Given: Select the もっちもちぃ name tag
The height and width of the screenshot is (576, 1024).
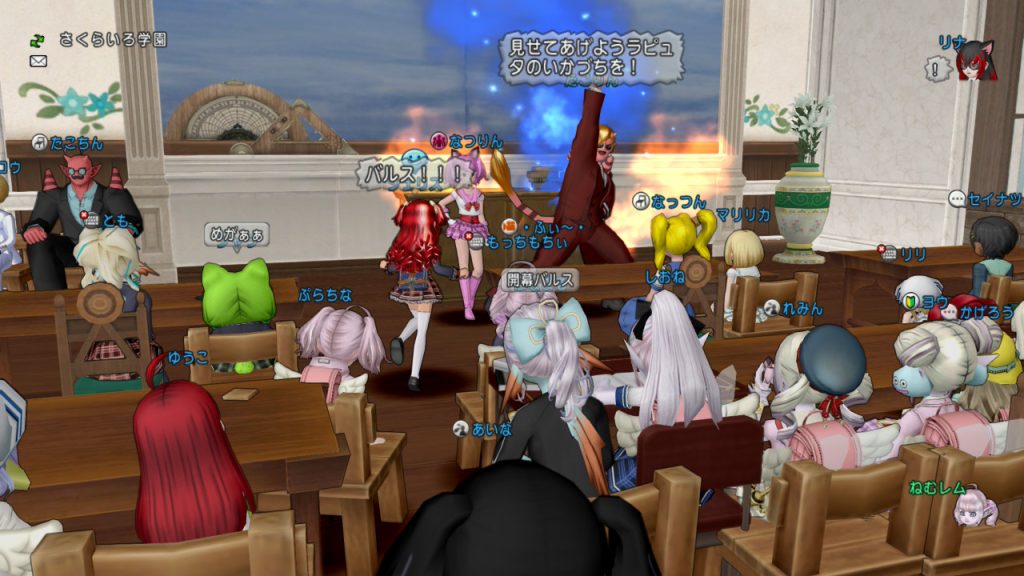Looking at the screenshot, I should point(517,242).
